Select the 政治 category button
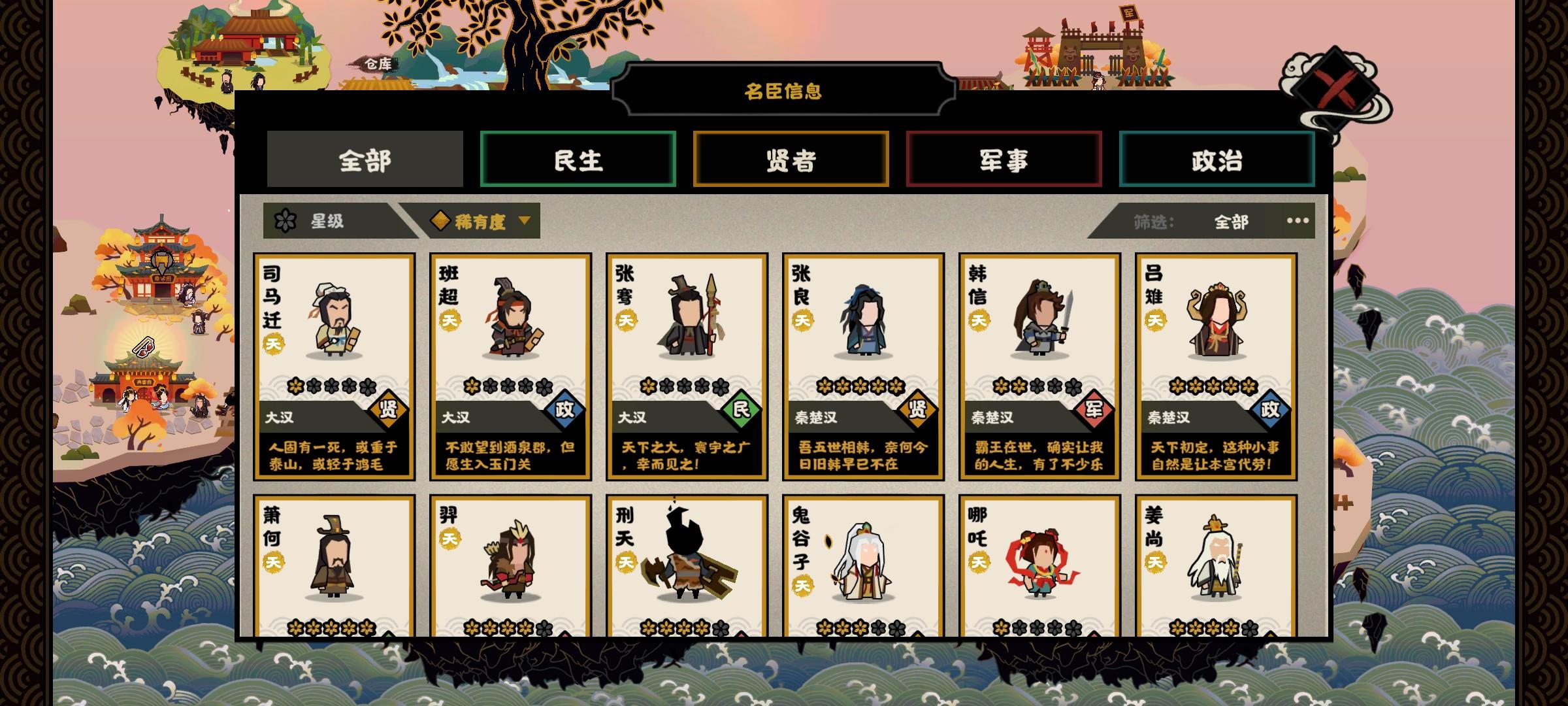 pos(1216,158)
